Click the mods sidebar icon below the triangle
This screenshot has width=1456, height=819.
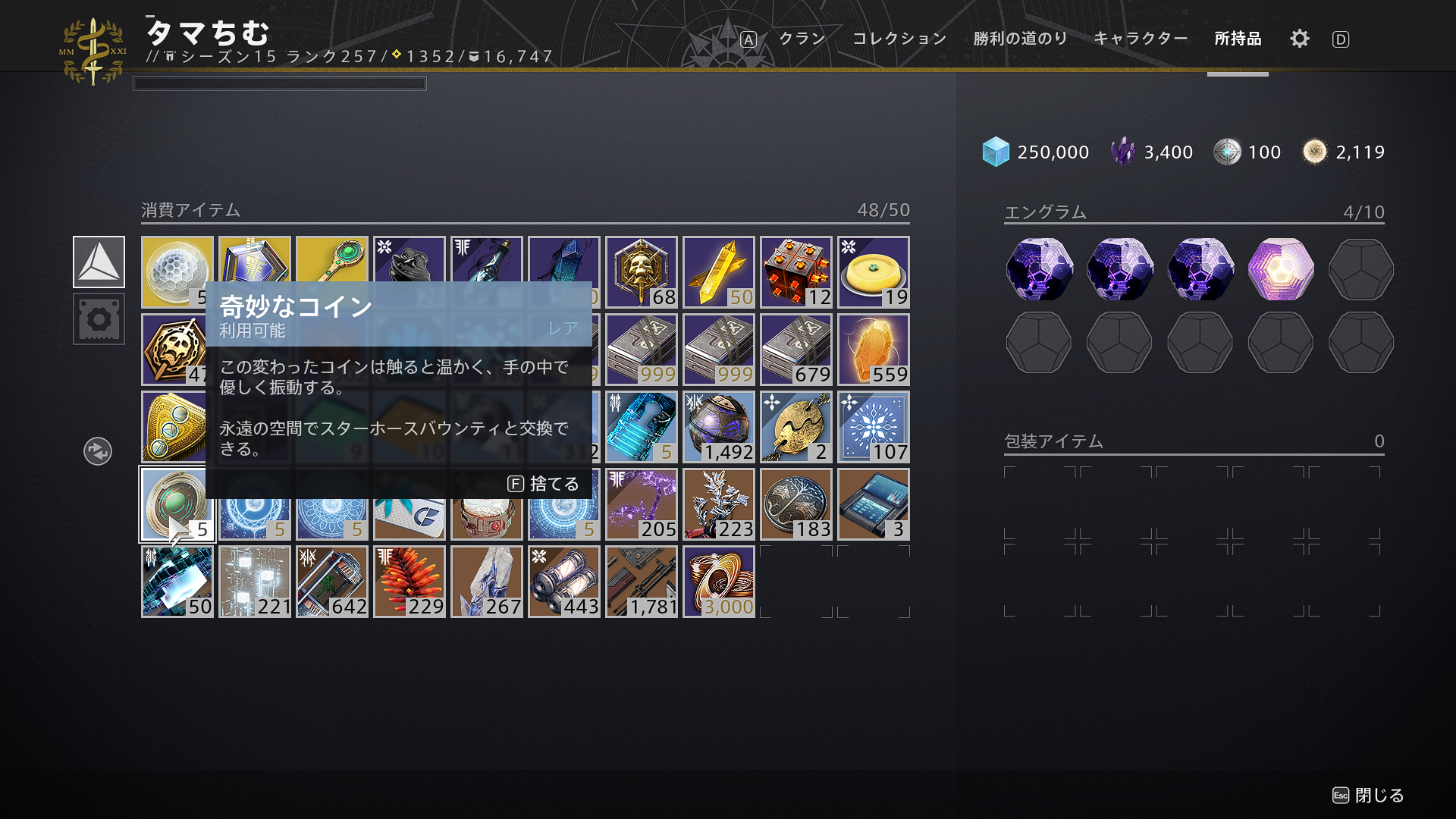(x=99, y=319)
